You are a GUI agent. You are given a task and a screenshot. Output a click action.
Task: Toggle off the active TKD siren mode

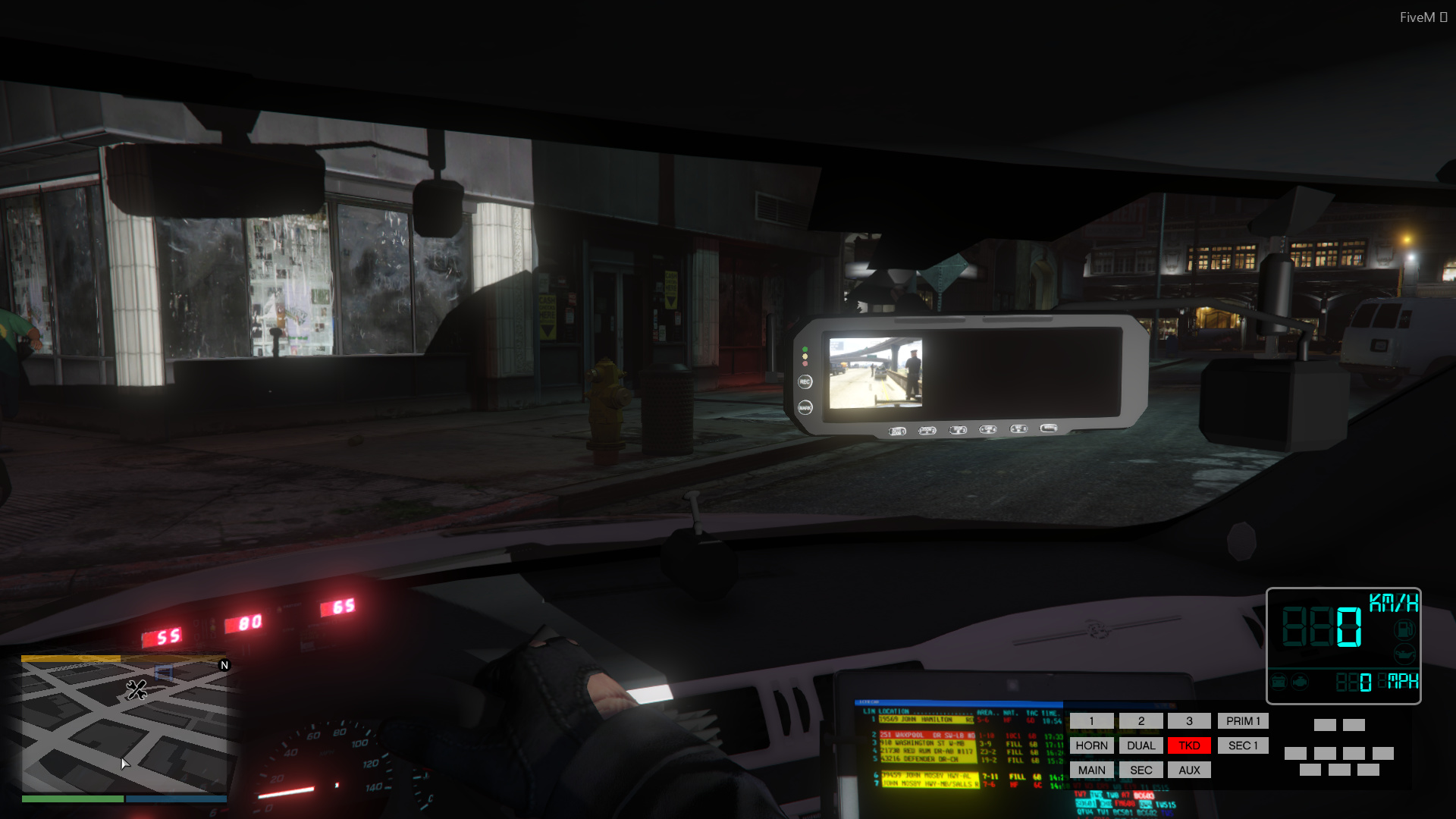click(x=1189, y=745)
